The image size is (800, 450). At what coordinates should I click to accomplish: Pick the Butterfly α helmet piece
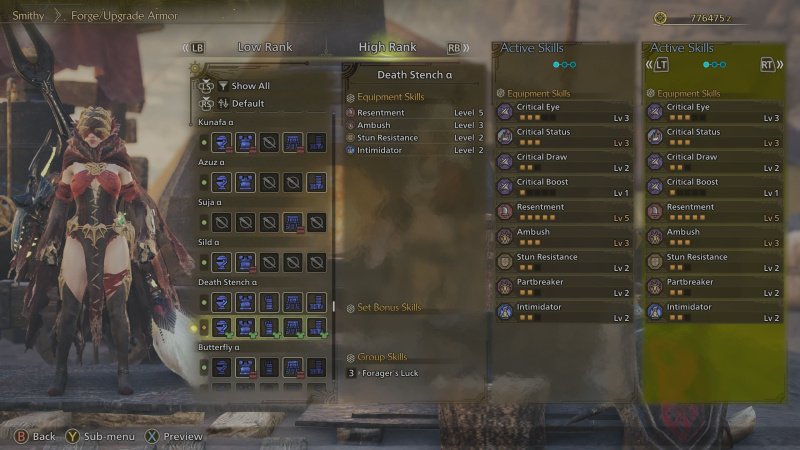(222, 367)
